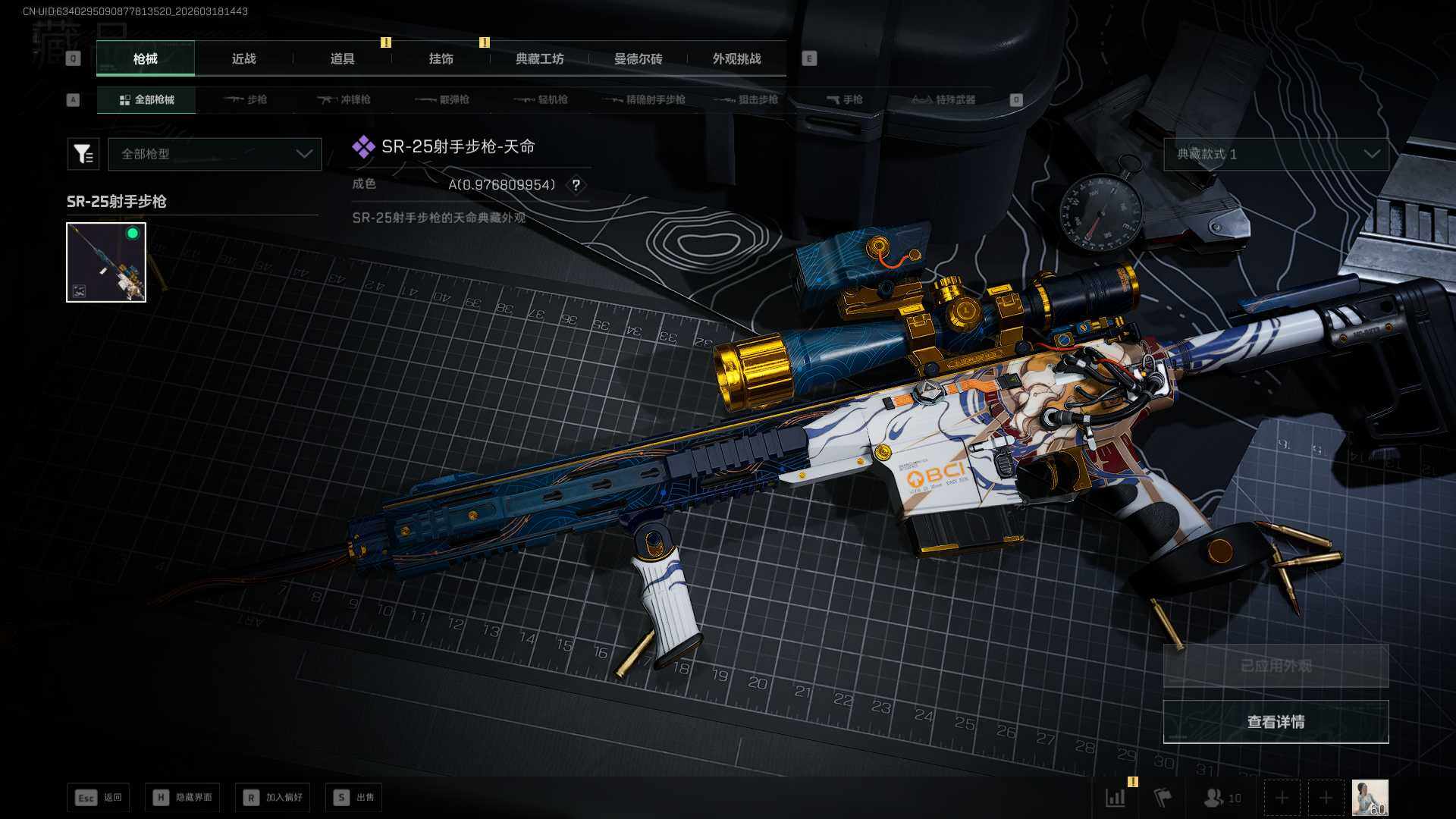Go to the 典藏工坊 workshop tab

tap(539, 59)
